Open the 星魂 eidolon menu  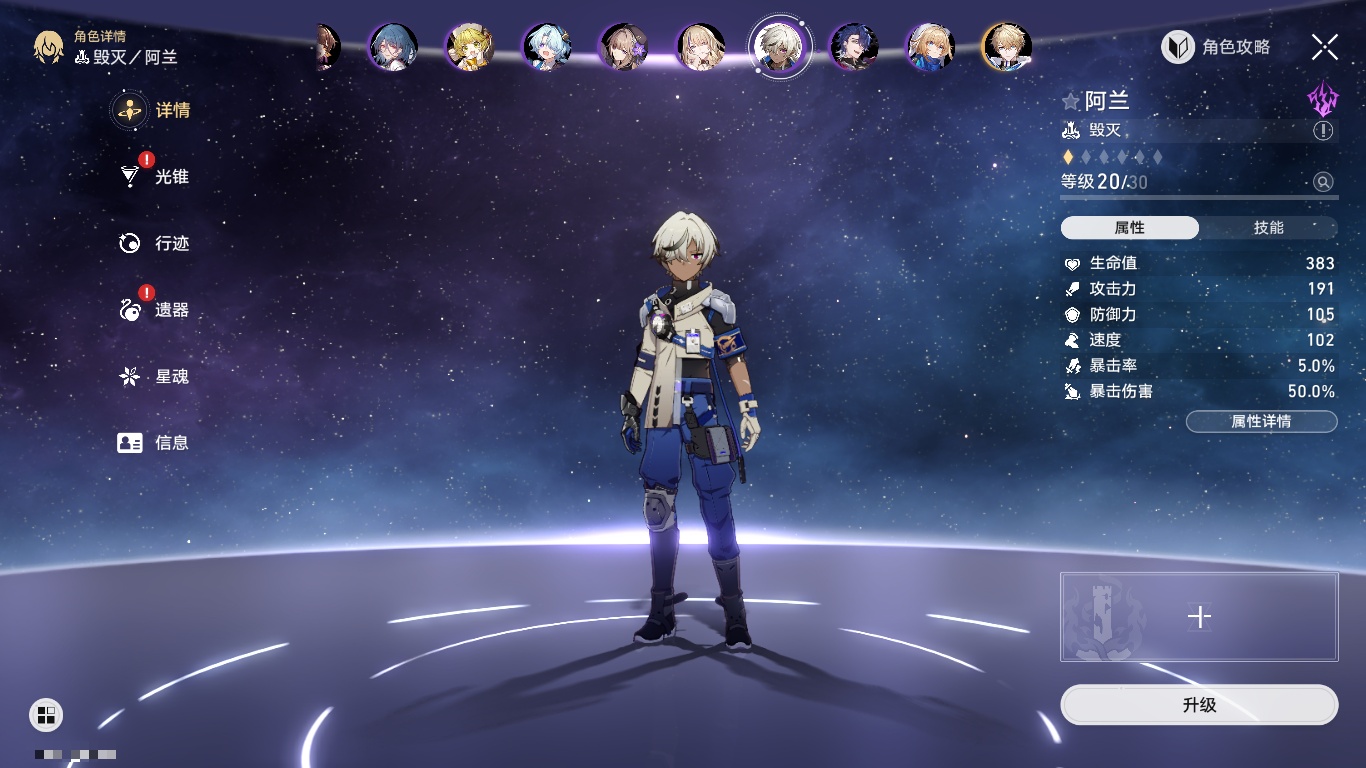tap(153, 377)
